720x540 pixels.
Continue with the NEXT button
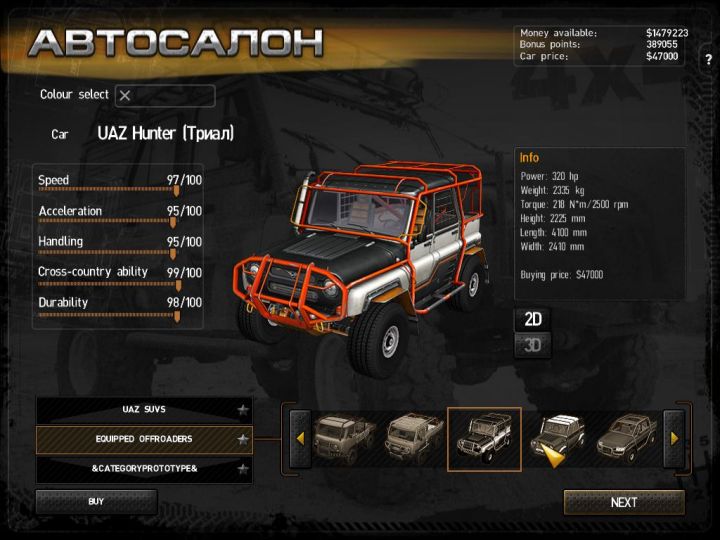click(x=624, y=502)
